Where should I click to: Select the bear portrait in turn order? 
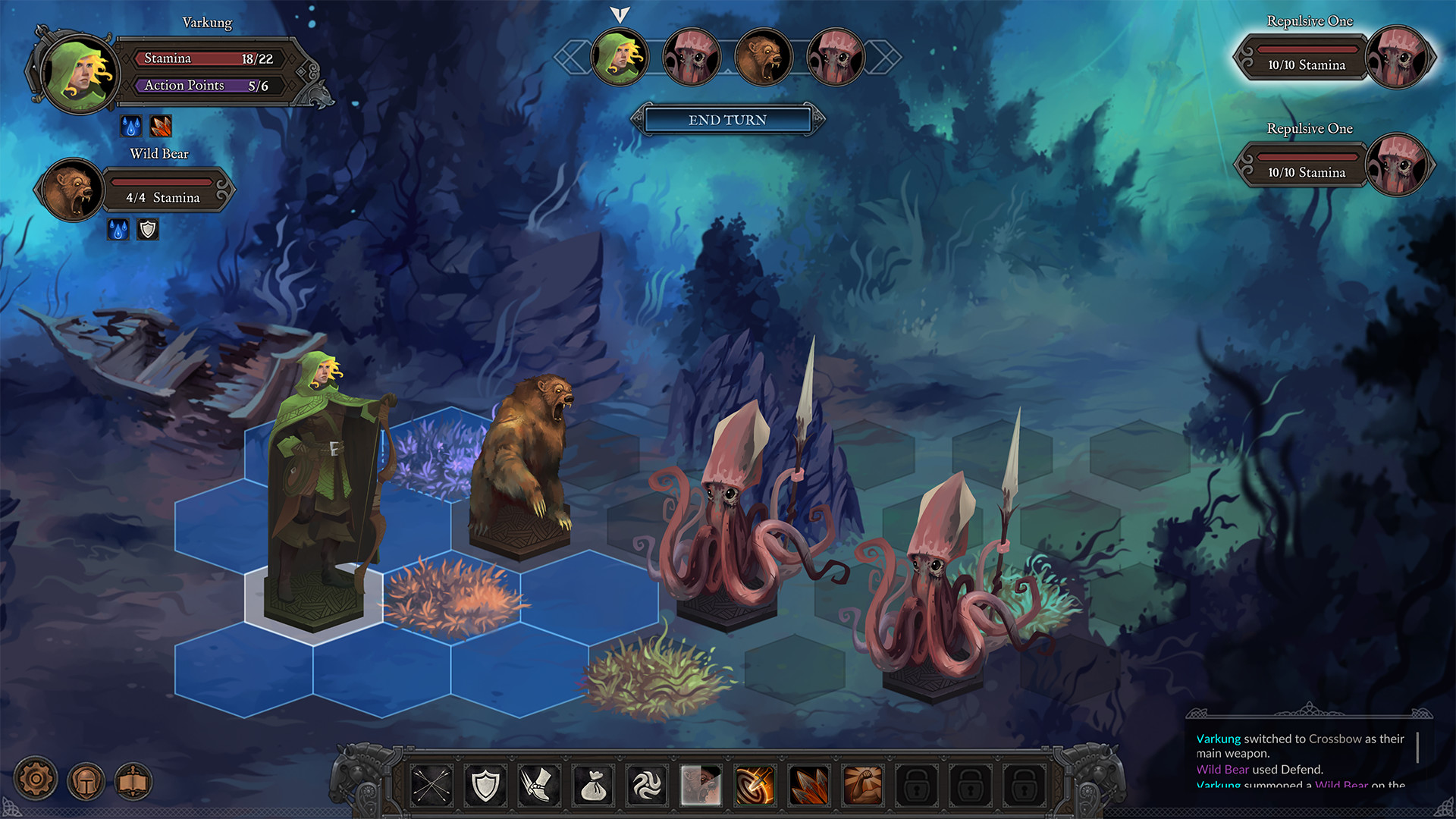click(764, 56)
